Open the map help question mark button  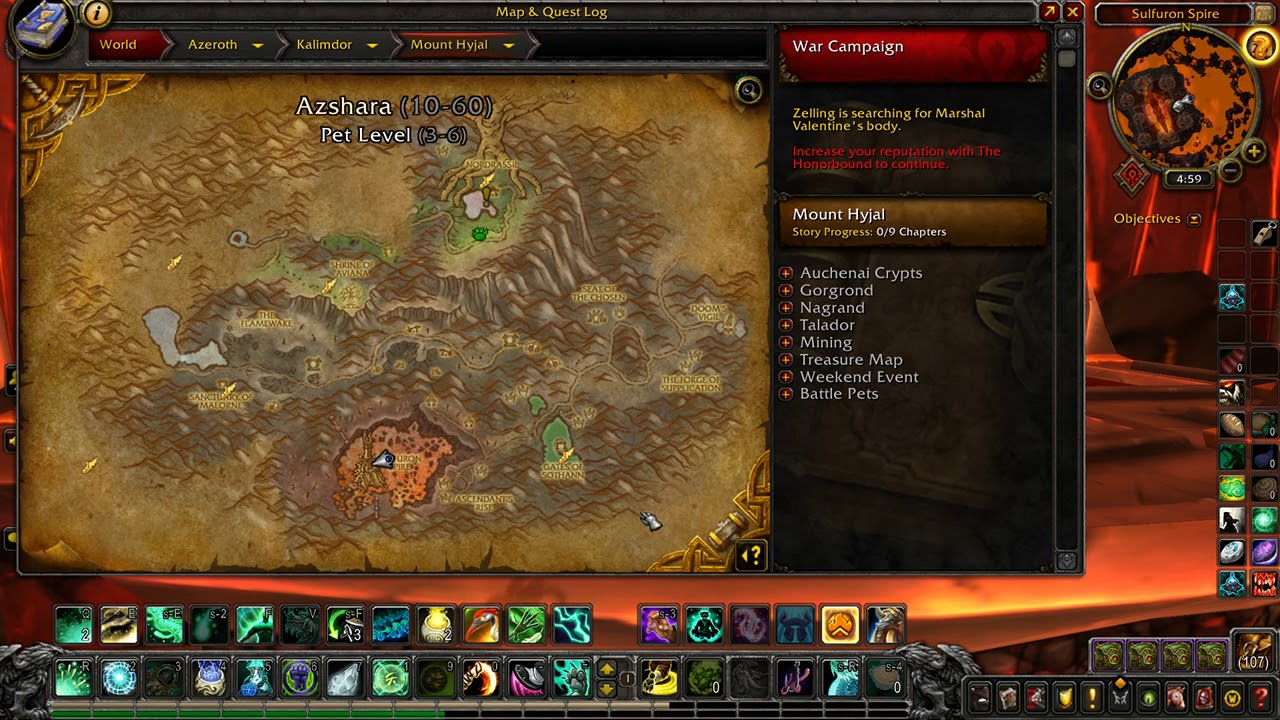[752, 555]
